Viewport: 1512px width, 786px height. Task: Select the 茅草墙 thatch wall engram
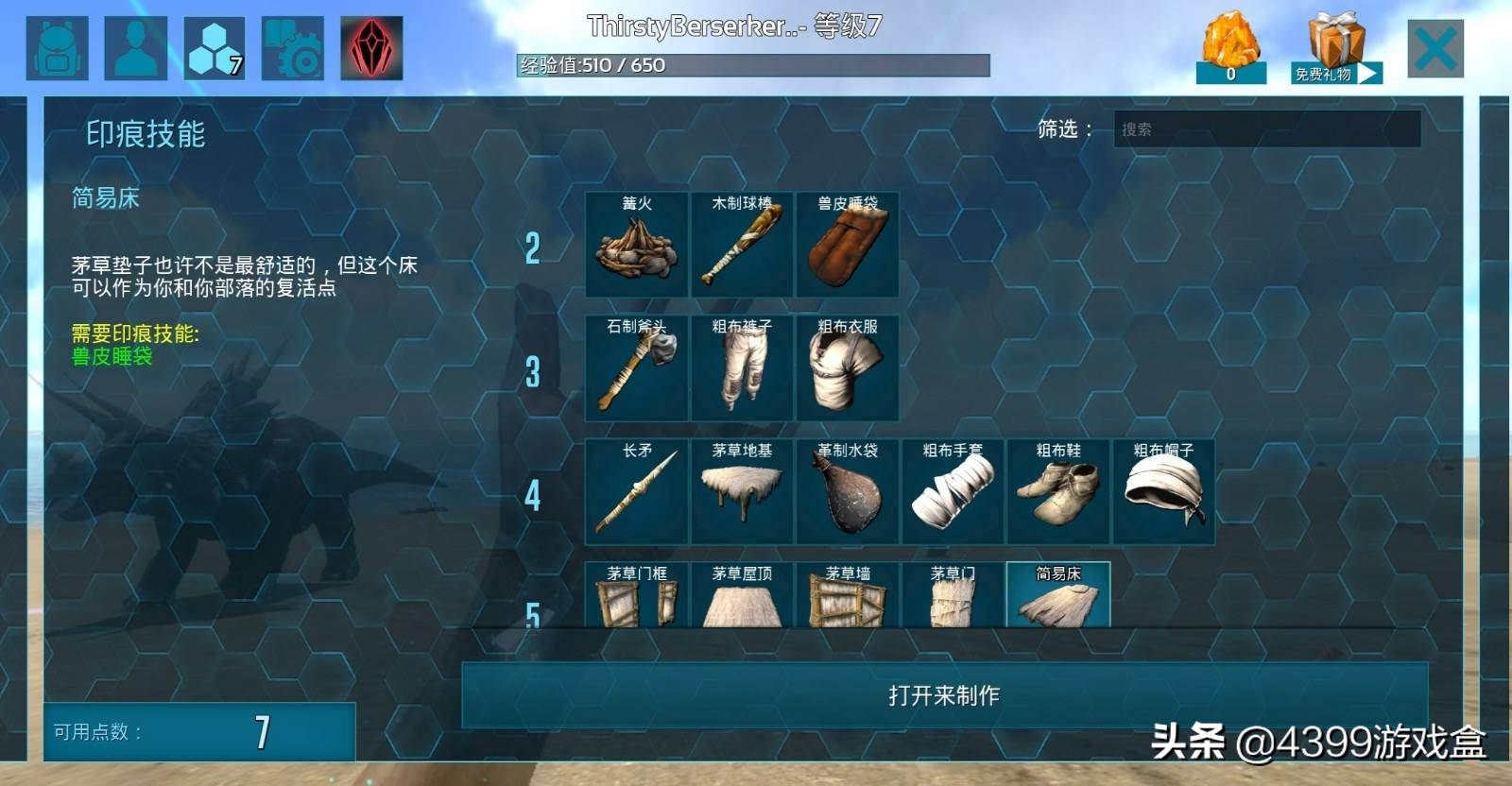[847, 595]
